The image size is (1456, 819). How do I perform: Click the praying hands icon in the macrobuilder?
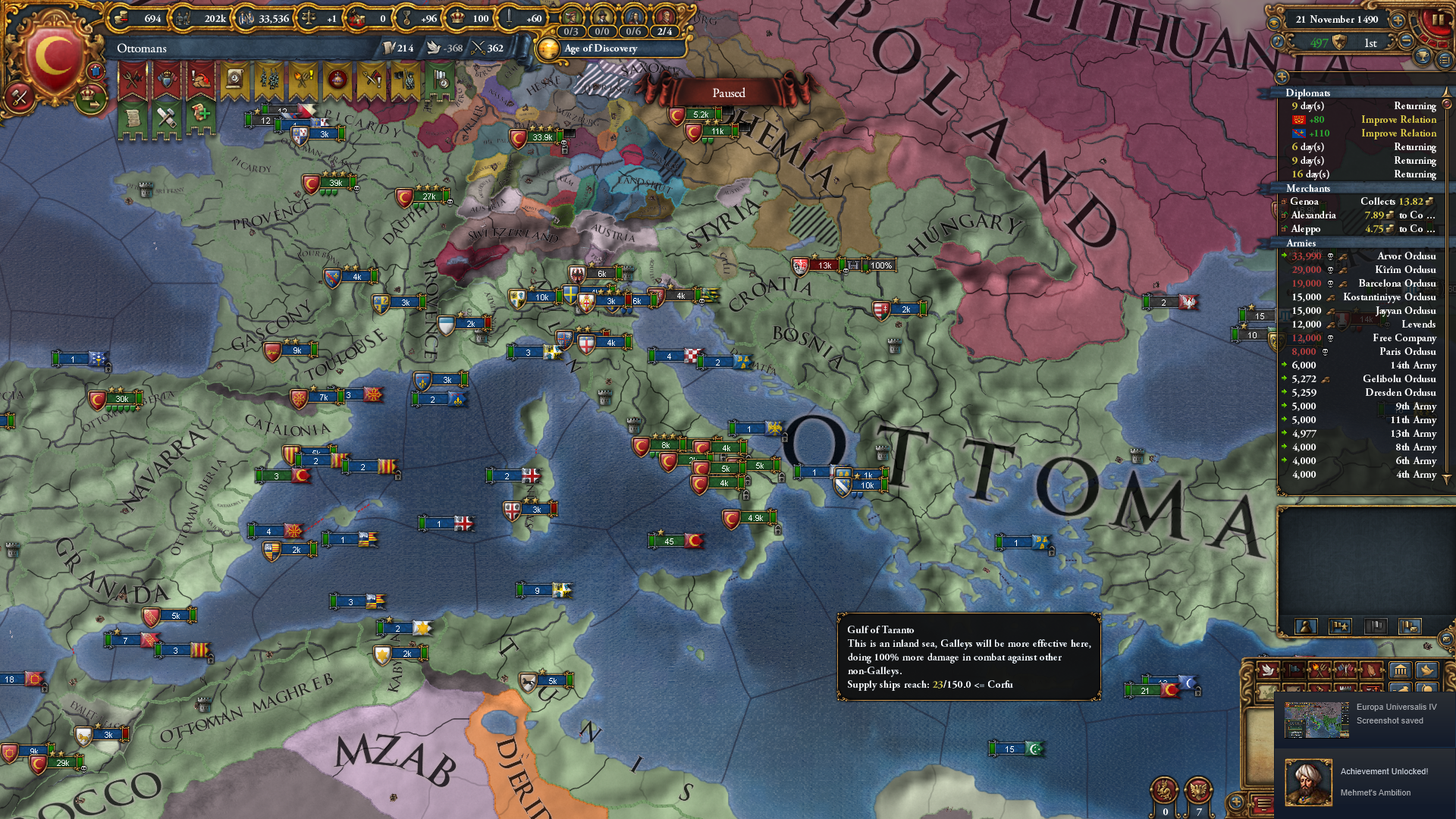1371,670
